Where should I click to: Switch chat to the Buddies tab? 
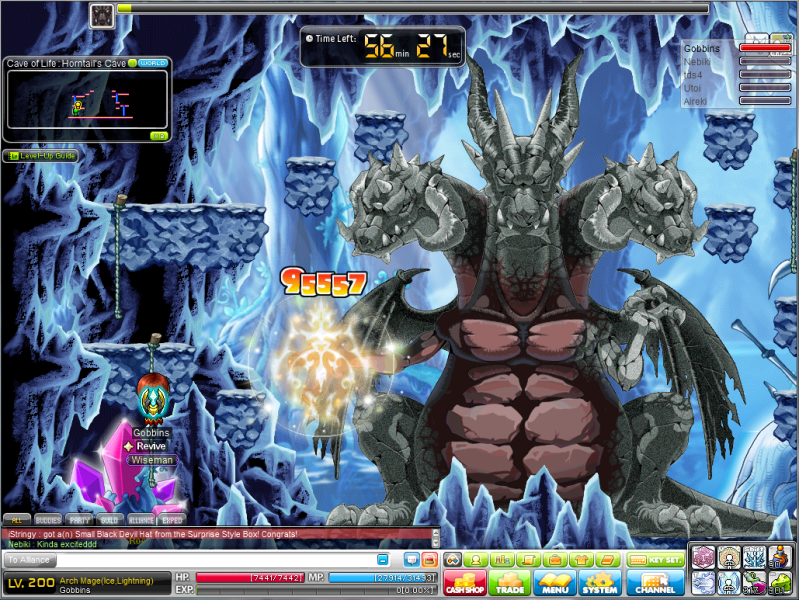47,520
